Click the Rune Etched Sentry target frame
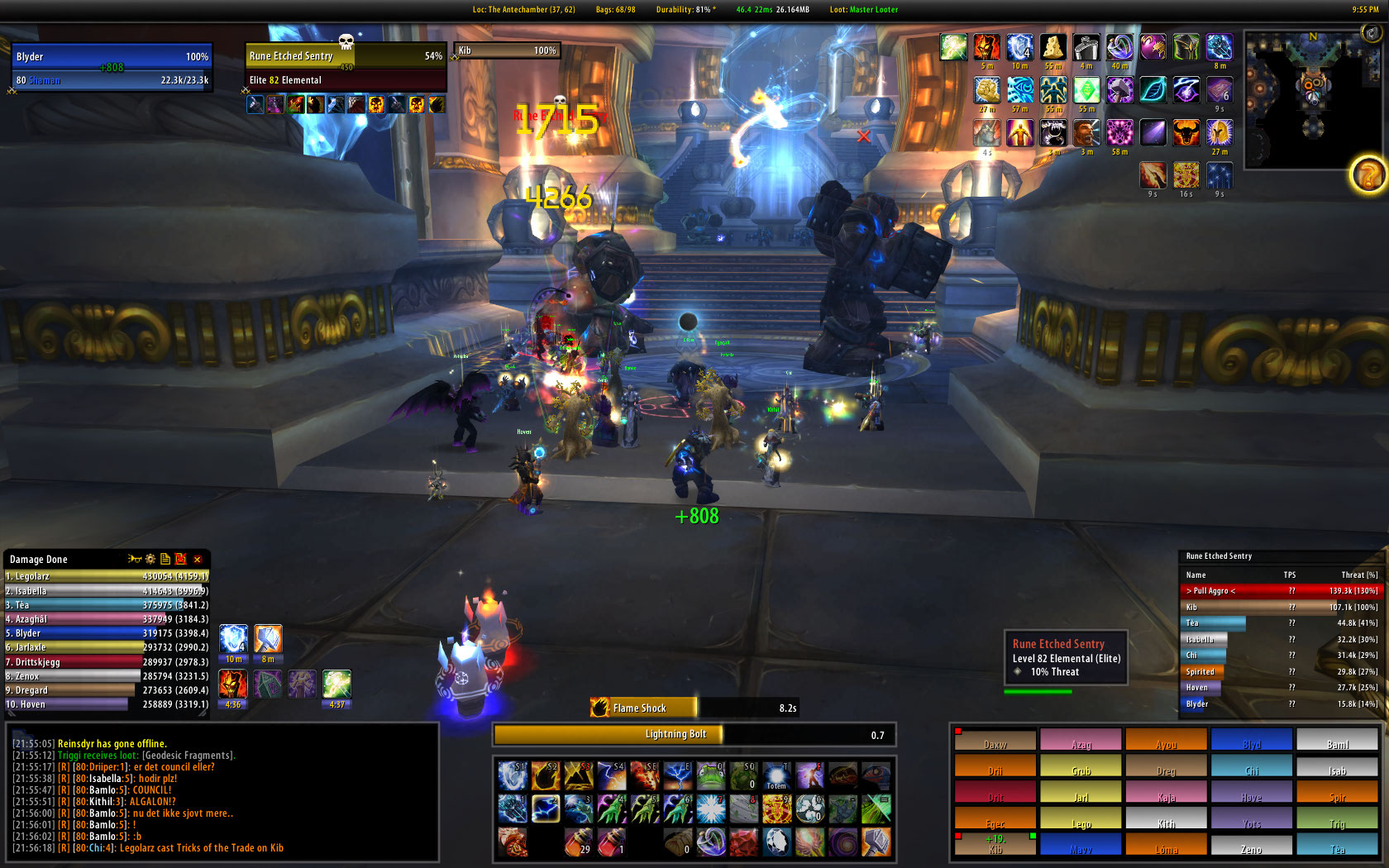Viewport: 1389px width, 868px height. 346,66
